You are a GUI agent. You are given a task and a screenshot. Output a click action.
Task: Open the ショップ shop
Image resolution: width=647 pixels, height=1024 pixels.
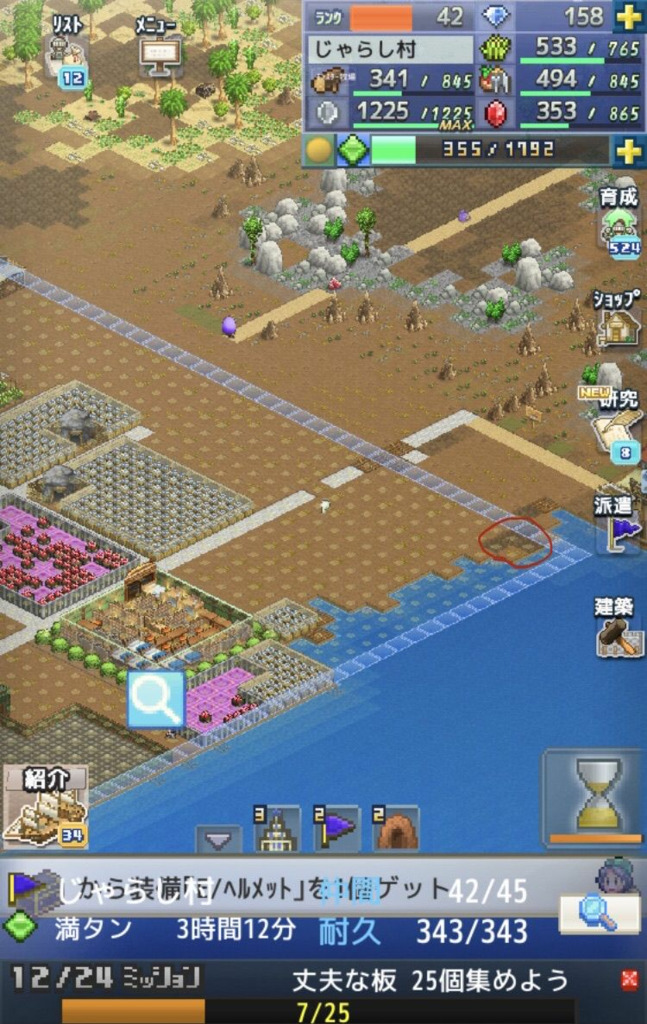click(x=617, y=318)
